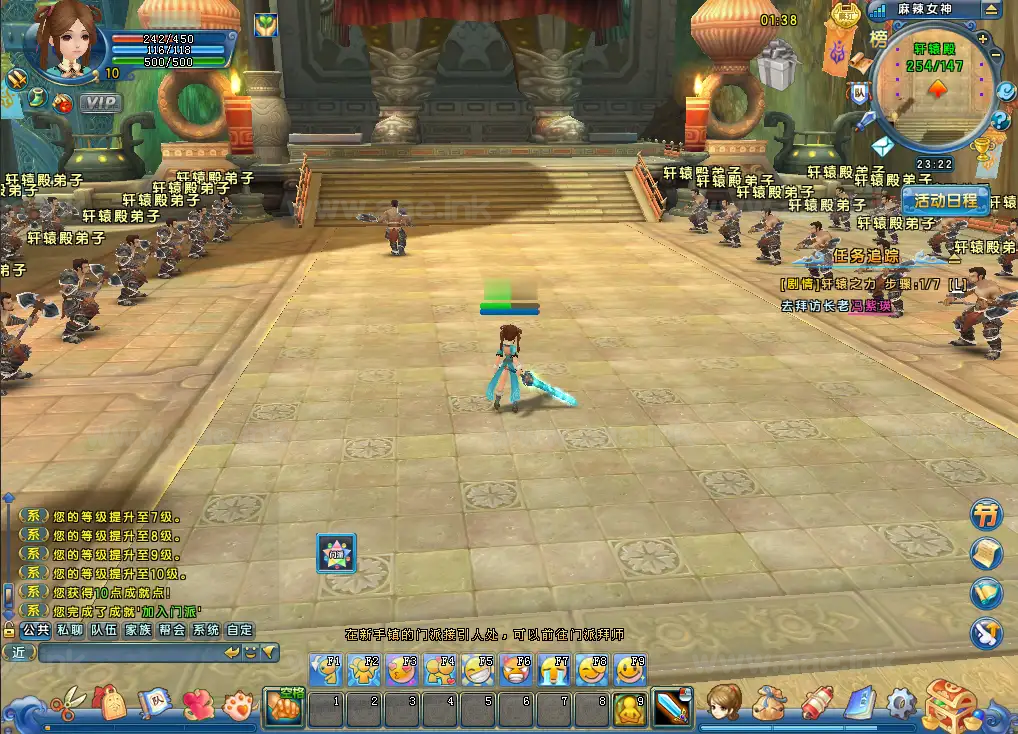1018x734 pixels.
Task: Use the F1 emote icon
Action: (327, 670)
